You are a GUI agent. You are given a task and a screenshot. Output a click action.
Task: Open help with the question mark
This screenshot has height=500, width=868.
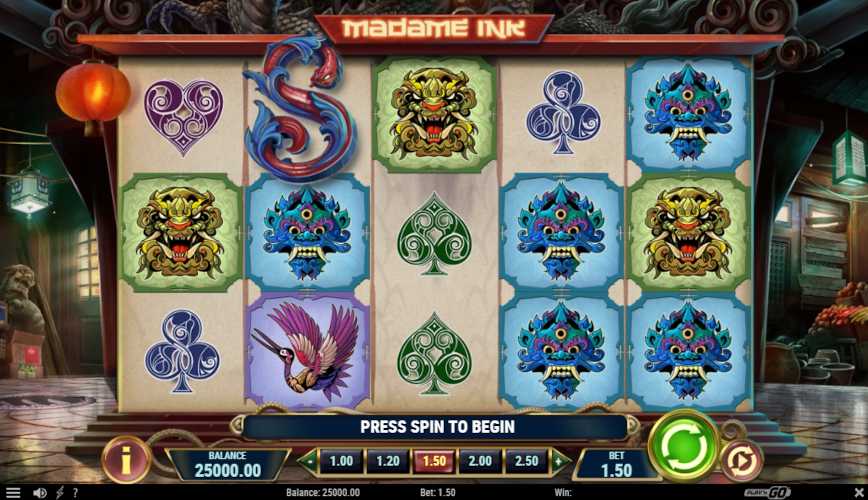point(74,493)
